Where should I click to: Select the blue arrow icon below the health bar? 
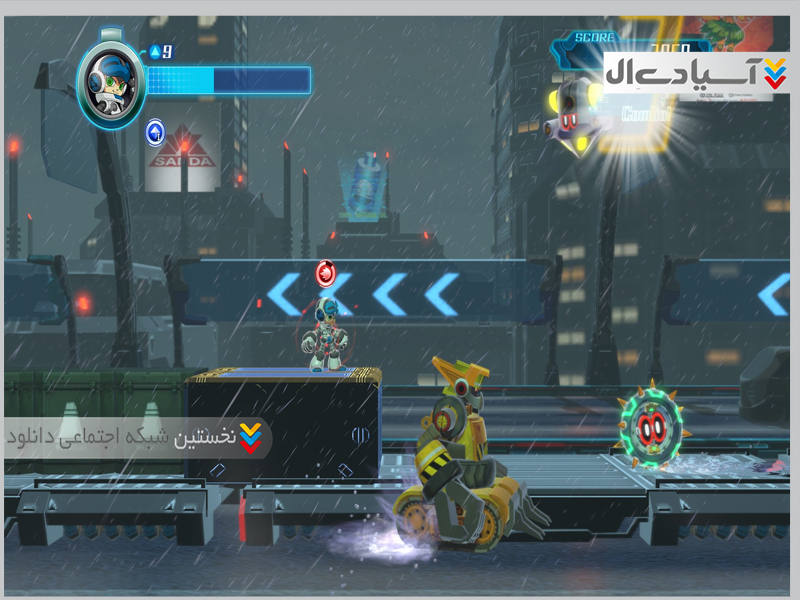(155, 131)
